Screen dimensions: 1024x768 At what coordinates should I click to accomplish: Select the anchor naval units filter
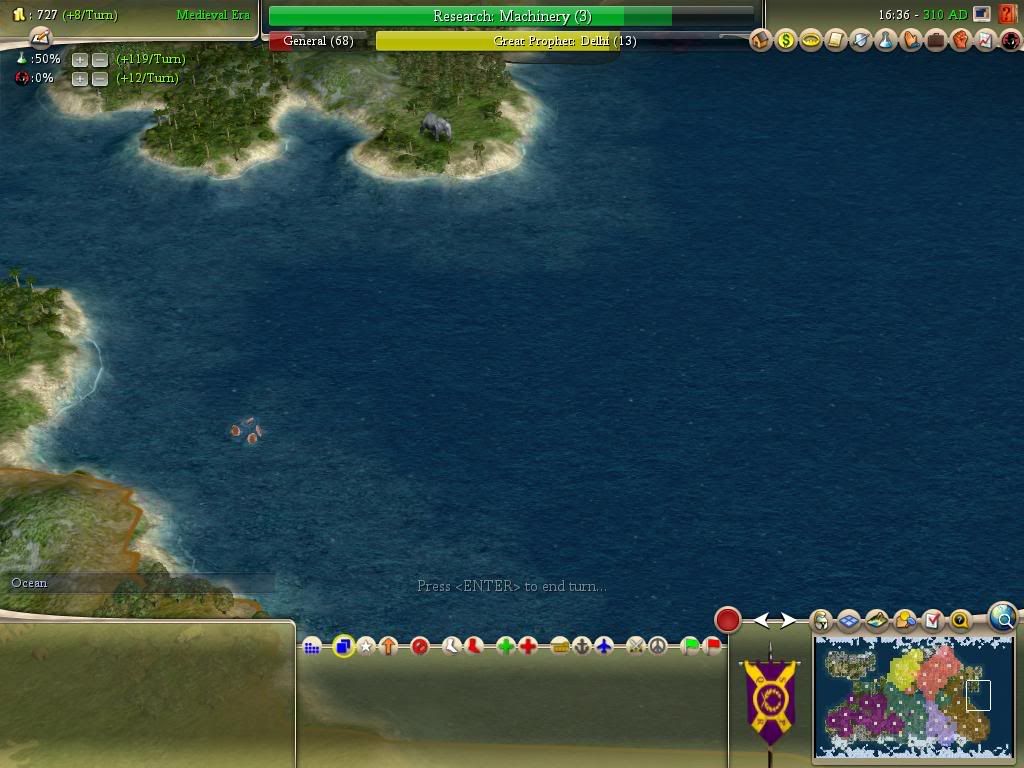pos(582,646)
